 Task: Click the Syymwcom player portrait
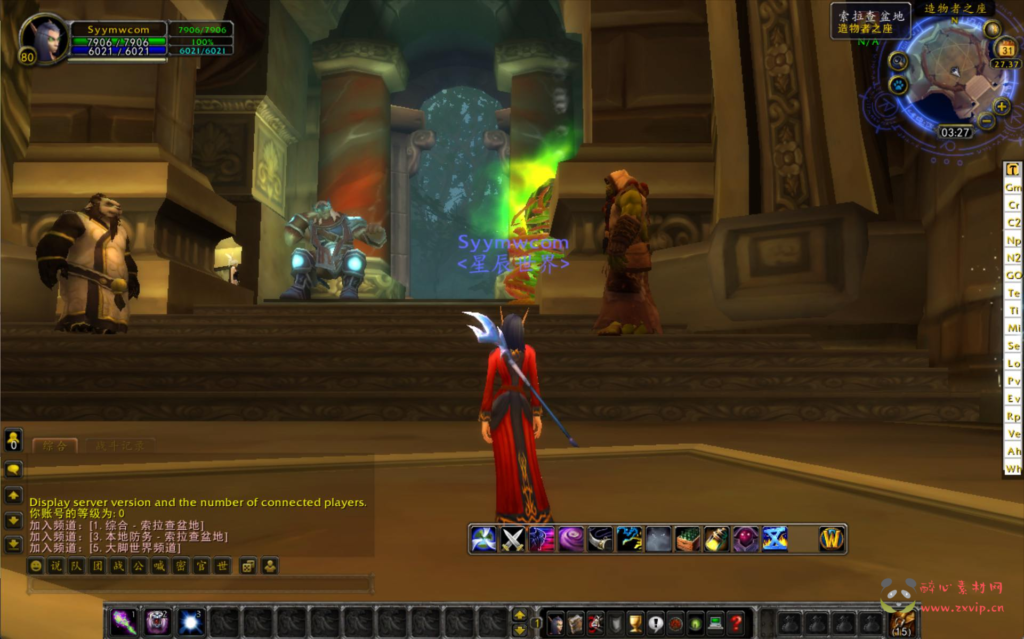(x=43, y=38)
